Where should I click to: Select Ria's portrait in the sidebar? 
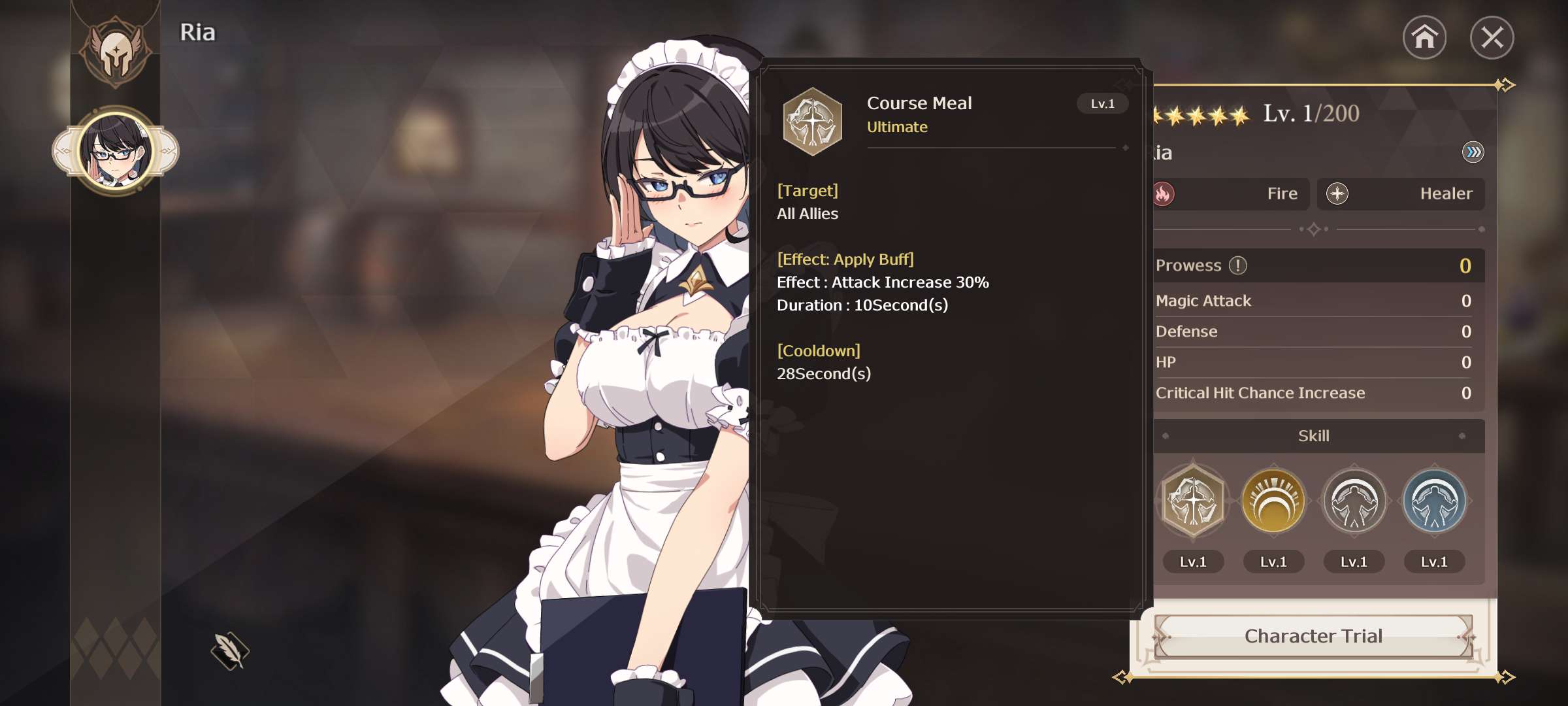point(116,151)
